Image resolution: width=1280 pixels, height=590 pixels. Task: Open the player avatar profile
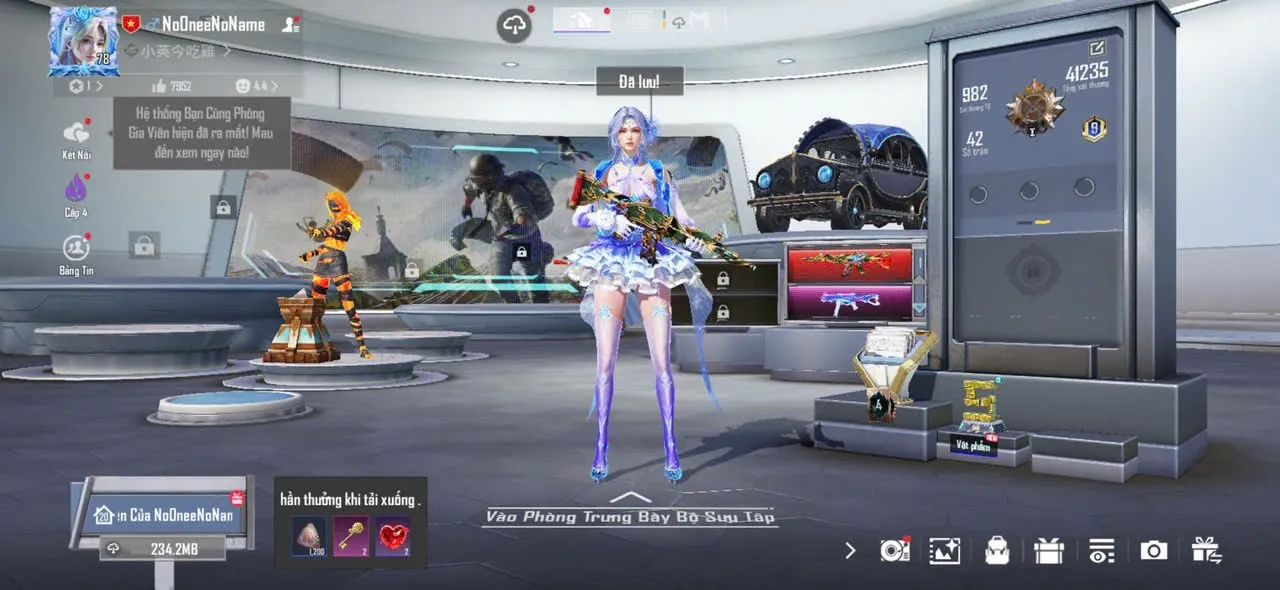[84, 41]
